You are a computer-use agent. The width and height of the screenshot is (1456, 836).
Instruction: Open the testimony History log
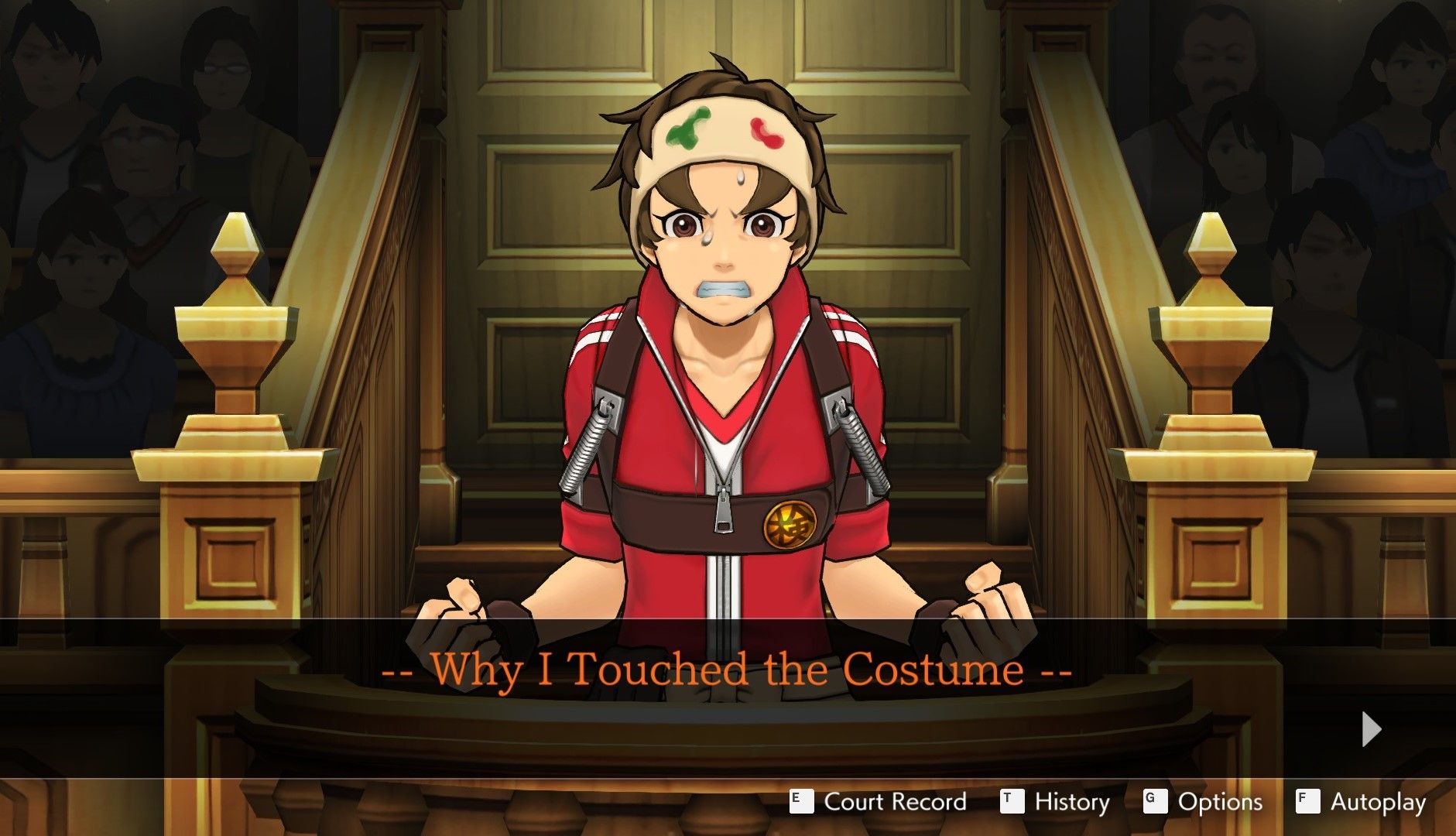[x=1074, y=803]
